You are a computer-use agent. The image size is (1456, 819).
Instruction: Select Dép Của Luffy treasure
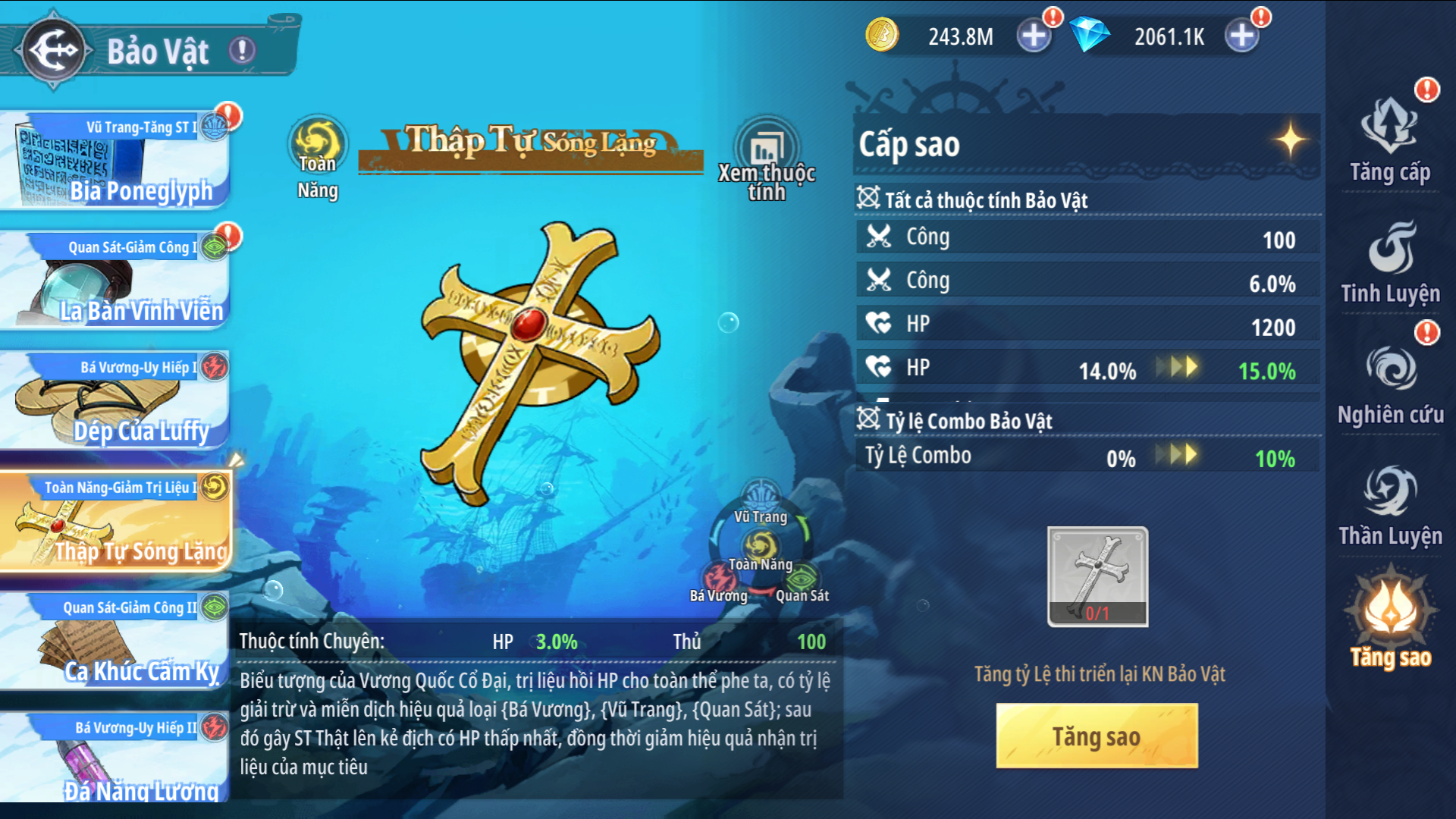click(115, 402)
